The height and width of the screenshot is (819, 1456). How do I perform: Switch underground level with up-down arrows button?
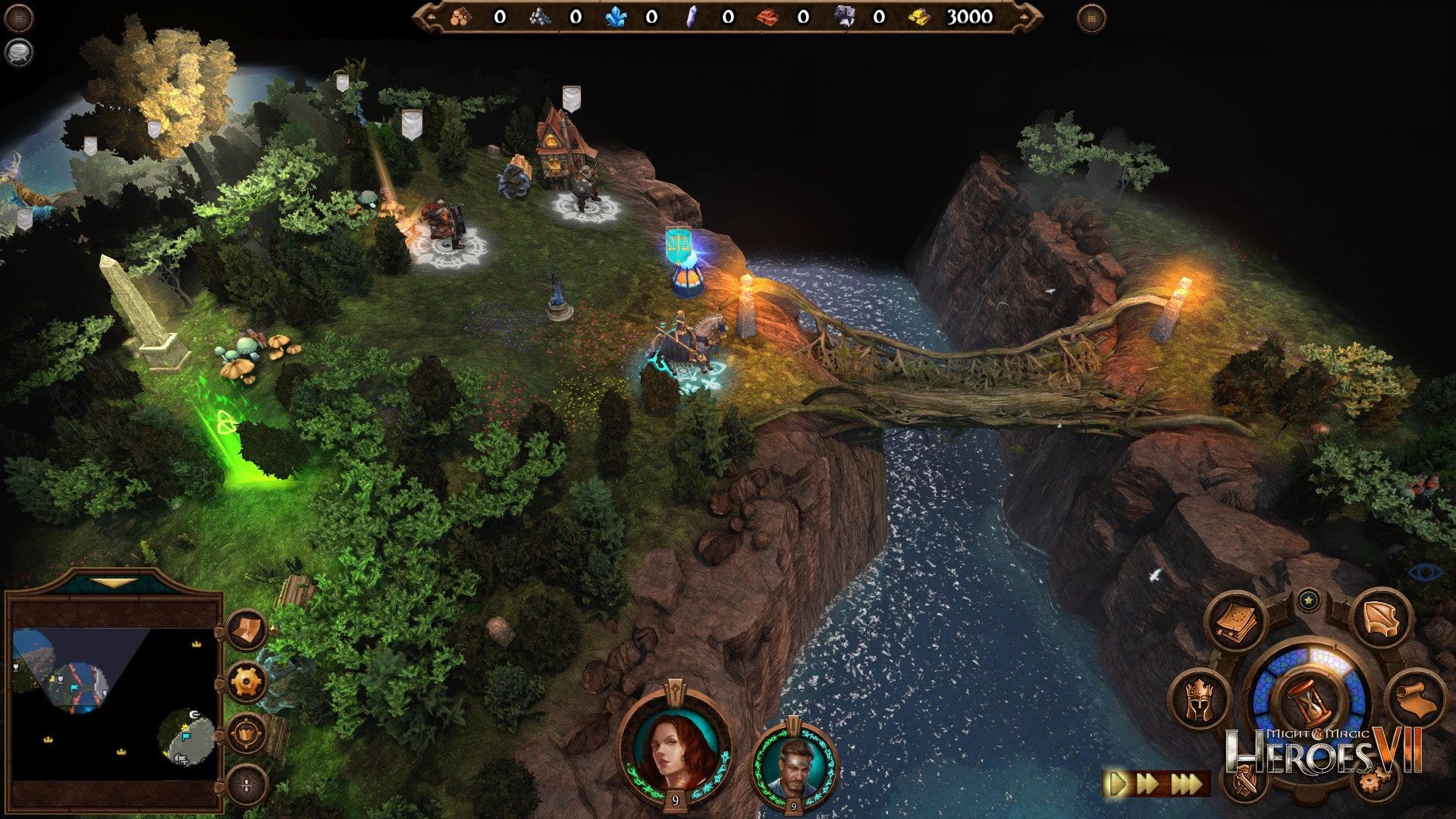tap(246, 785)
